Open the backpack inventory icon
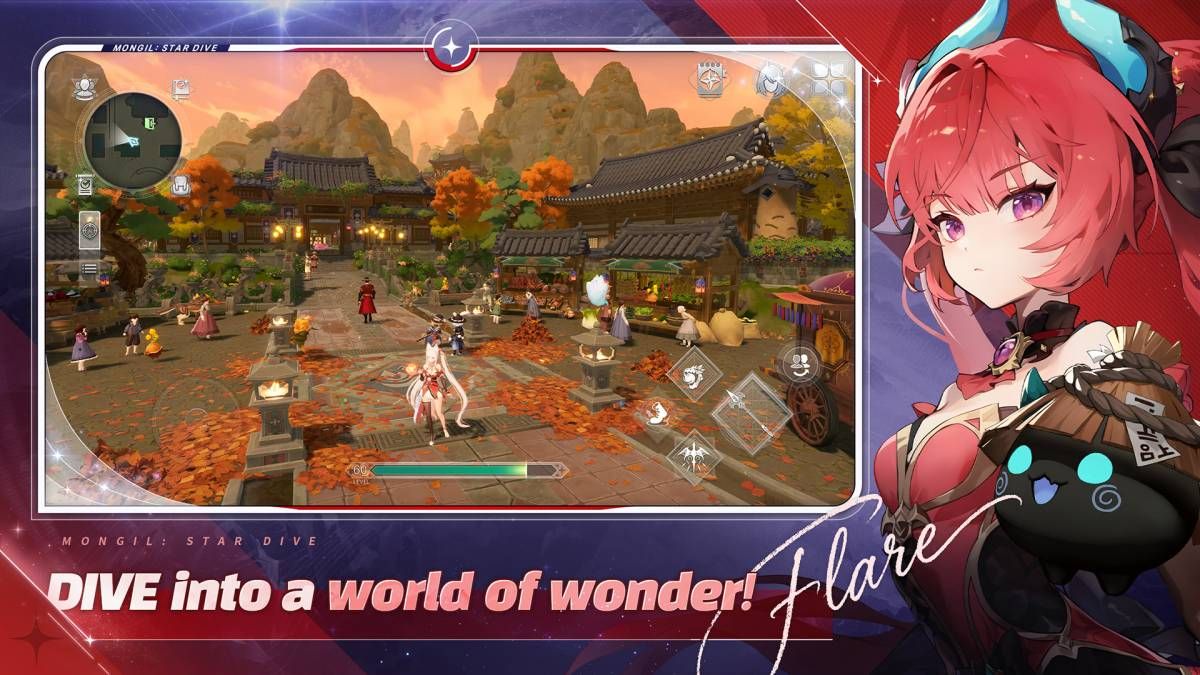Viewport: 1200px width, 675px height. pyautogui.click(x=181, y=184)
